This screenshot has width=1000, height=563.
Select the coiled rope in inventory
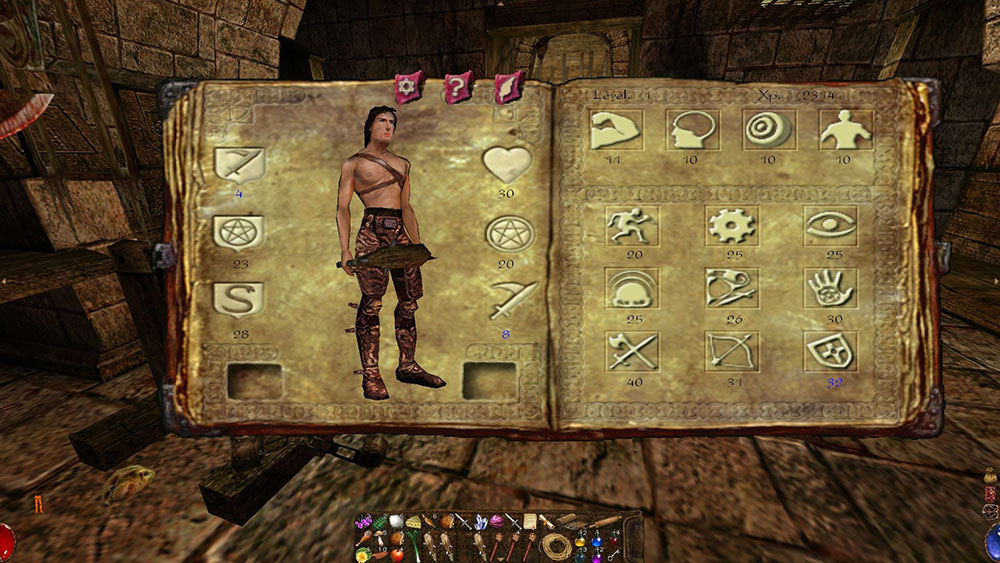pyautogui.click(x=554, y=546)
